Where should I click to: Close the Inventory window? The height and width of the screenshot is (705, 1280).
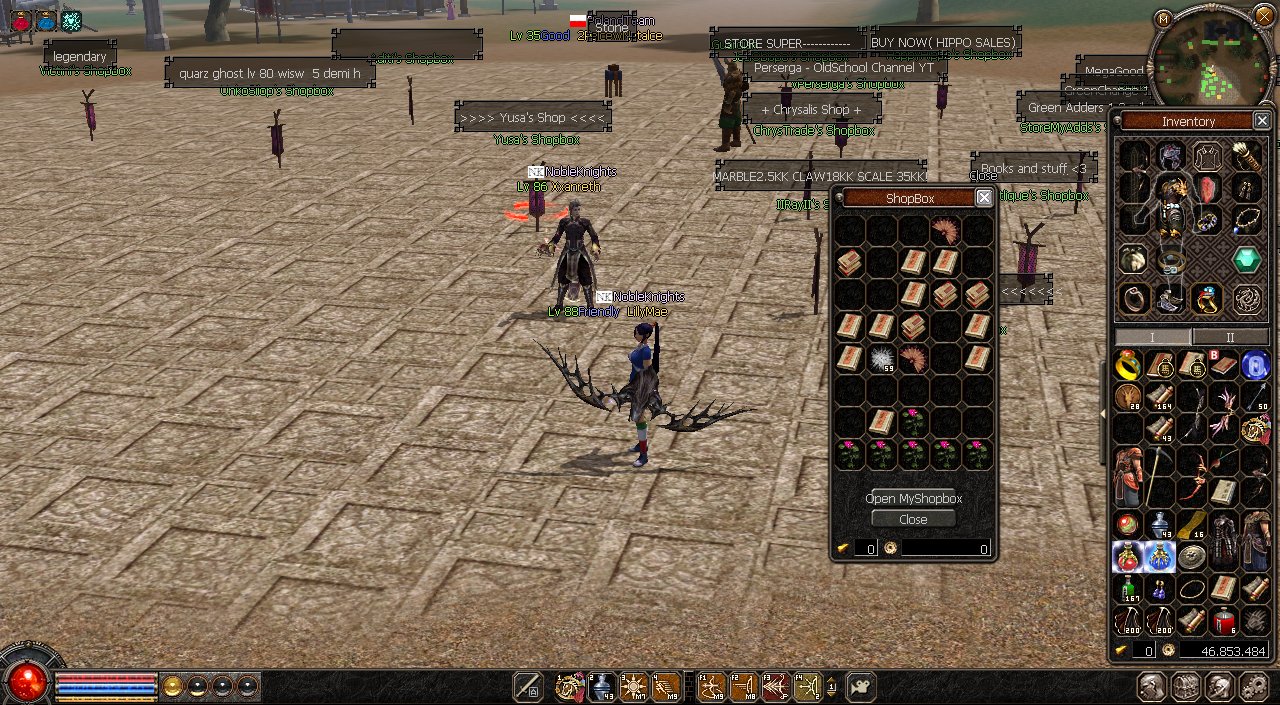pyautogui.click(x=1261, y=121)
